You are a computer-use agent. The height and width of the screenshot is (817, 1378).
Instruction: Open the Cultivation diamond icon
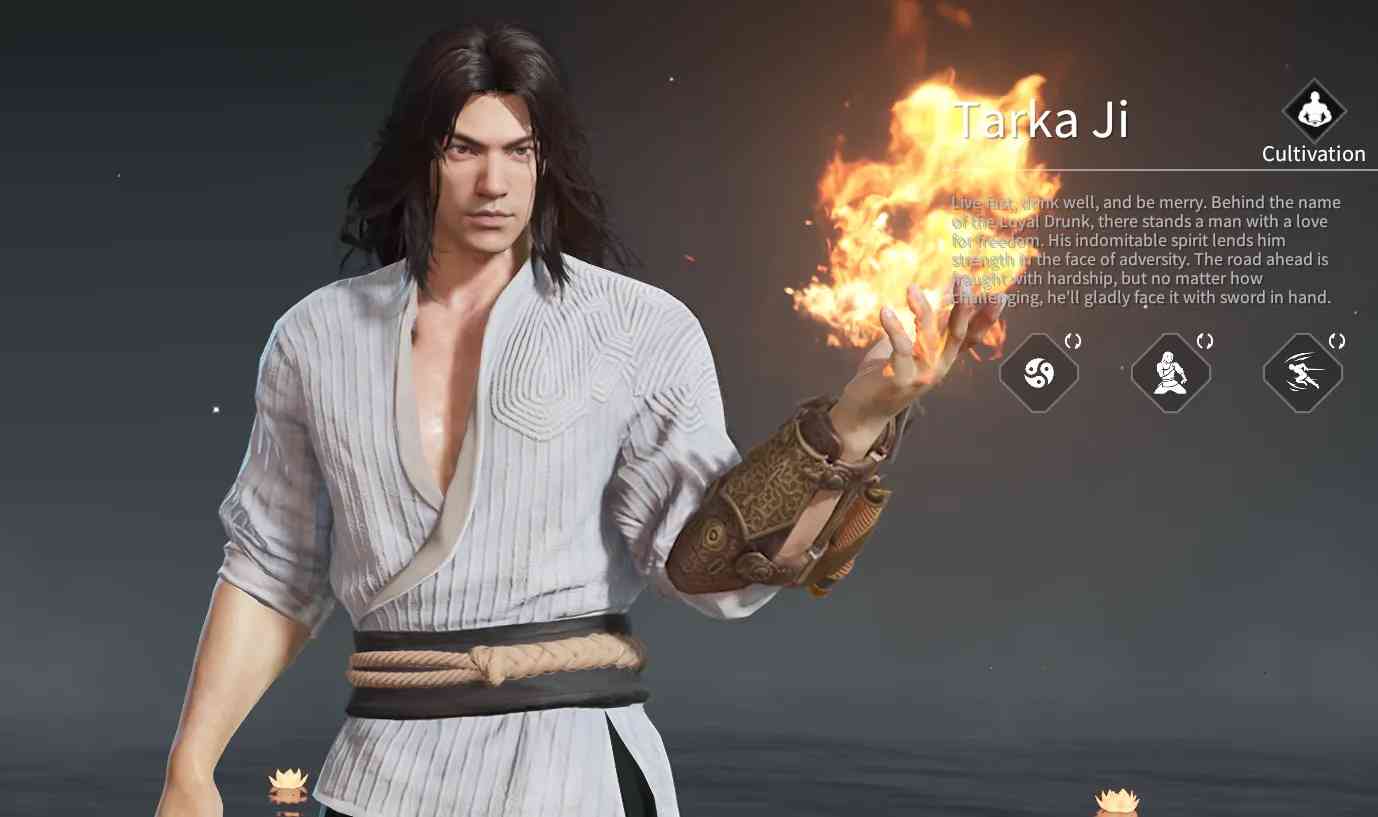(x=1314, y=111)
